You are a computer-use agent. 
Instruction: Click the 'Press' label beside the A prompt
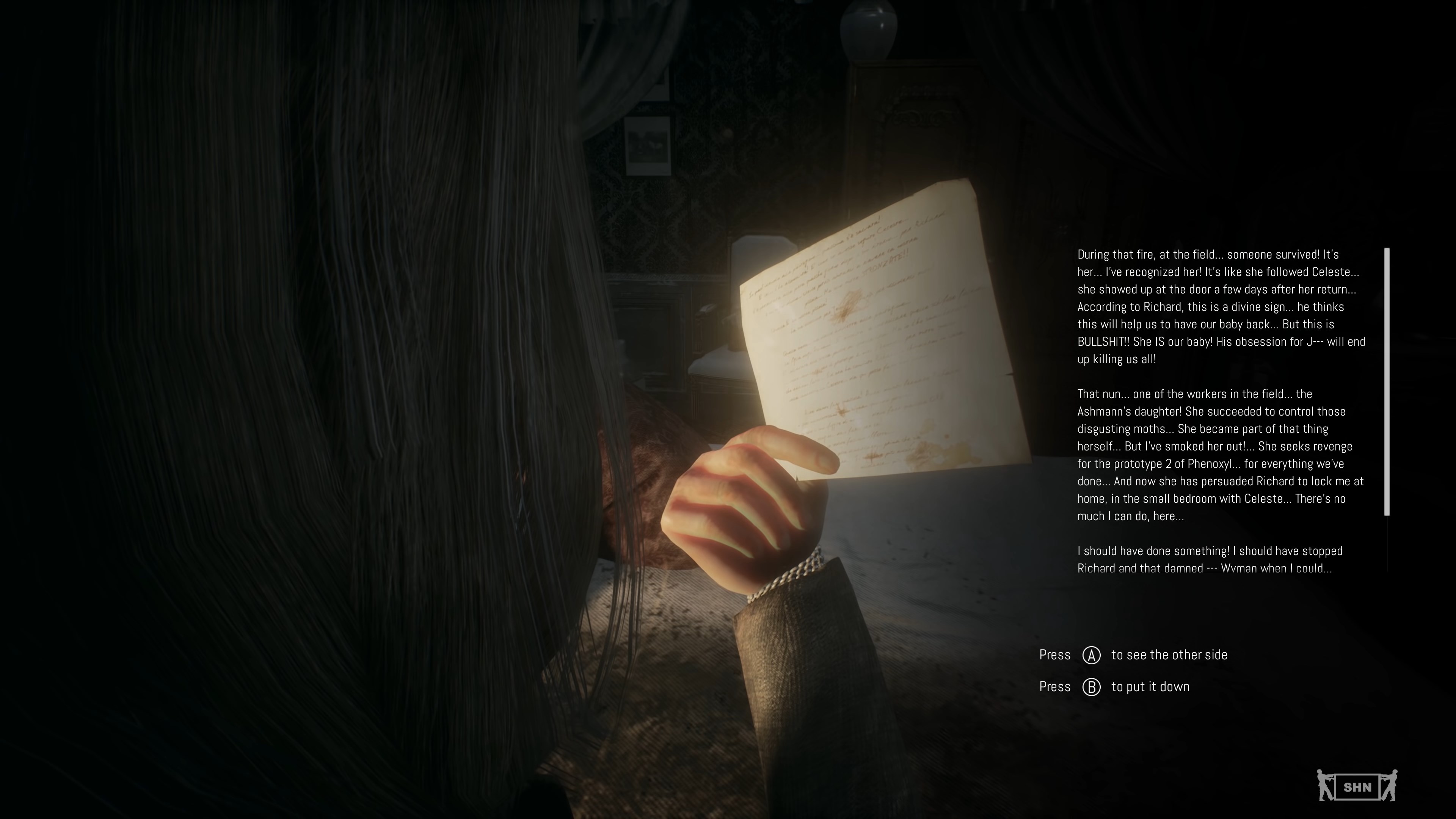tap(1055, 654)
